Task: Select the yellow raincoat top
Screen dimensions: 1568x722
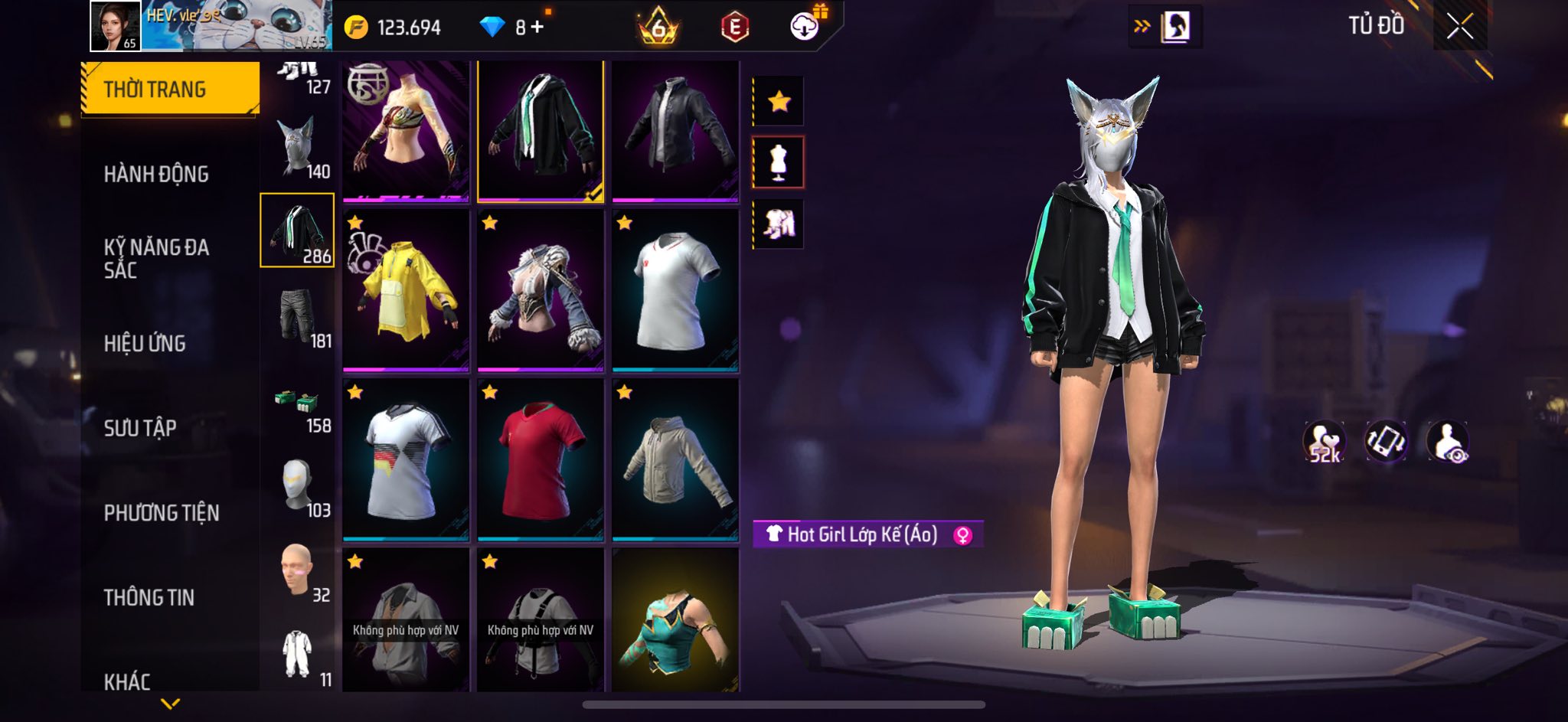Action: click(x=406, y=291)
